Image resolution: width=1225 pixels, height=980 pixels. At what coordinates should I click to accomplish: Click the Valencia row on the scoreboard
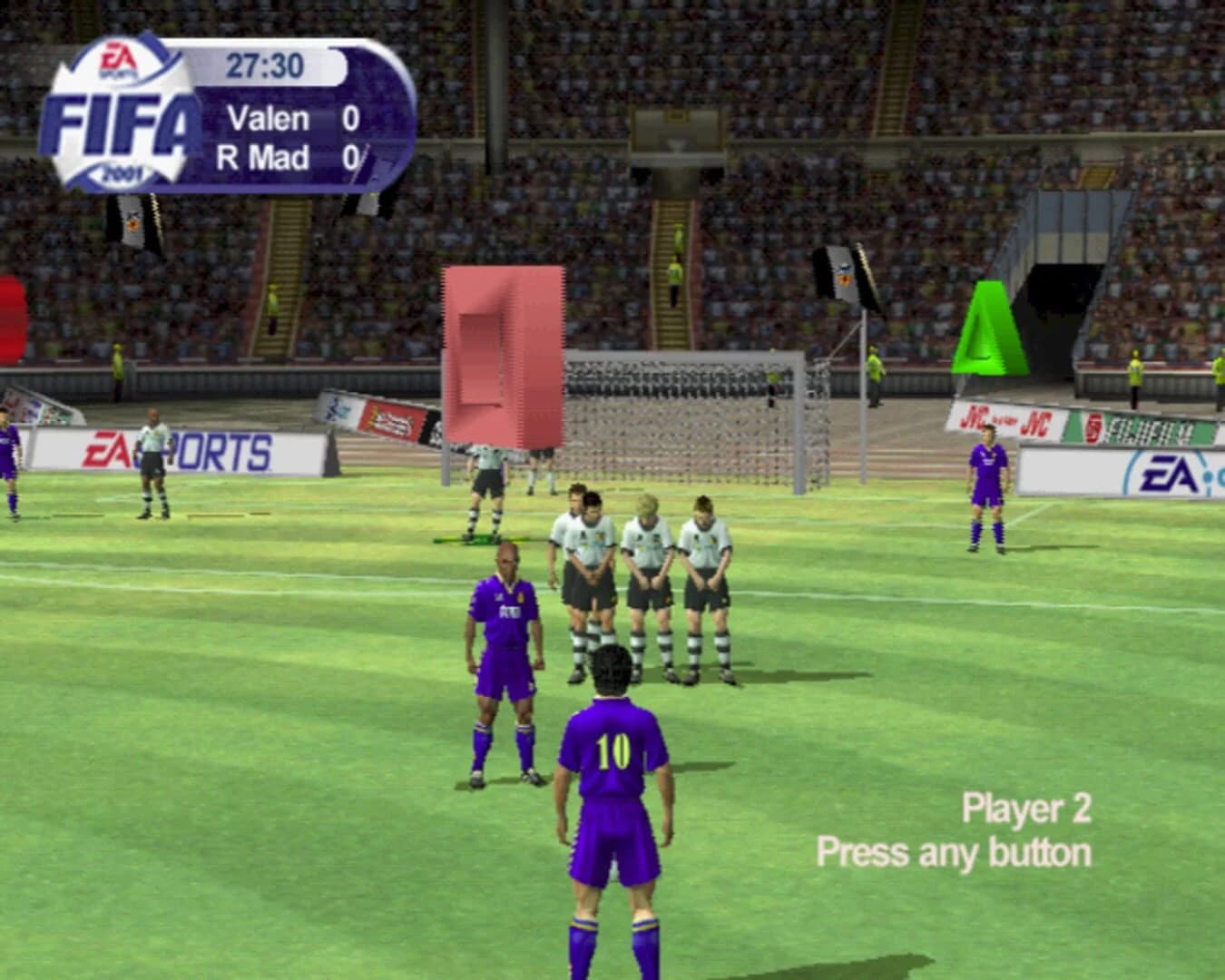290,119
